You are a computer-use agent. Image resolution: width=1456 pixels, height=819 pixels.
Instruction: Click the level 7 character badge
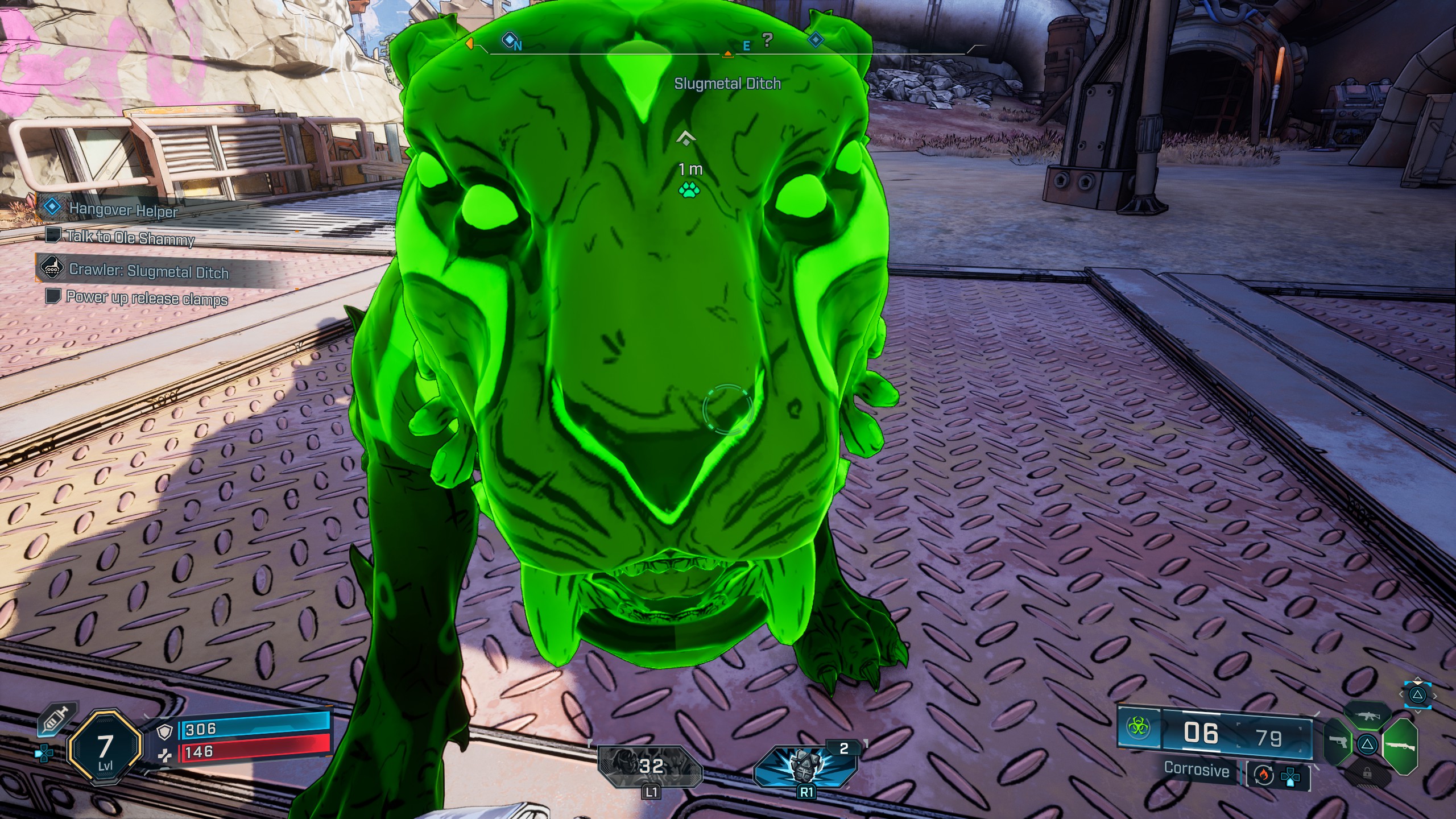[x=105, y=747]
